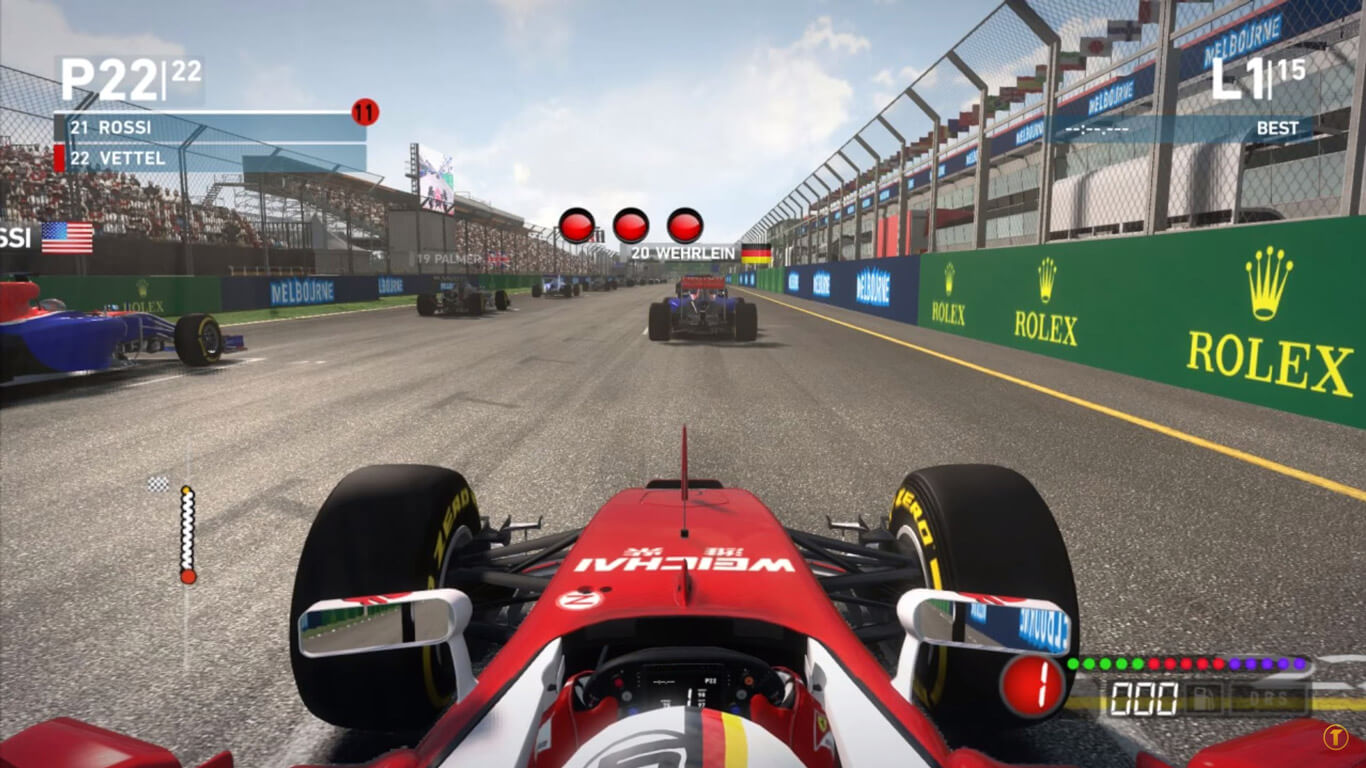
Task: Click the 19 PALMER driver tag
Action: pyautogui.click(x=449, y=257)
